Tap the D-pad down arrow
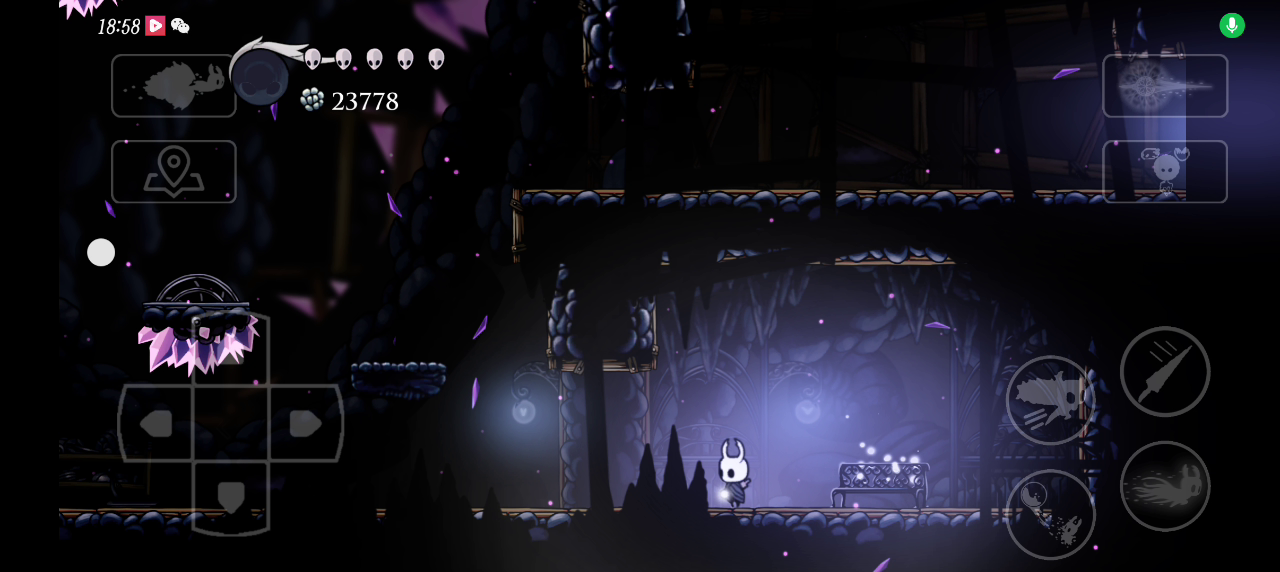Image resolution: width=1280 pixels, height=572 pixels. pyautogui.click(x=231, y=497)
